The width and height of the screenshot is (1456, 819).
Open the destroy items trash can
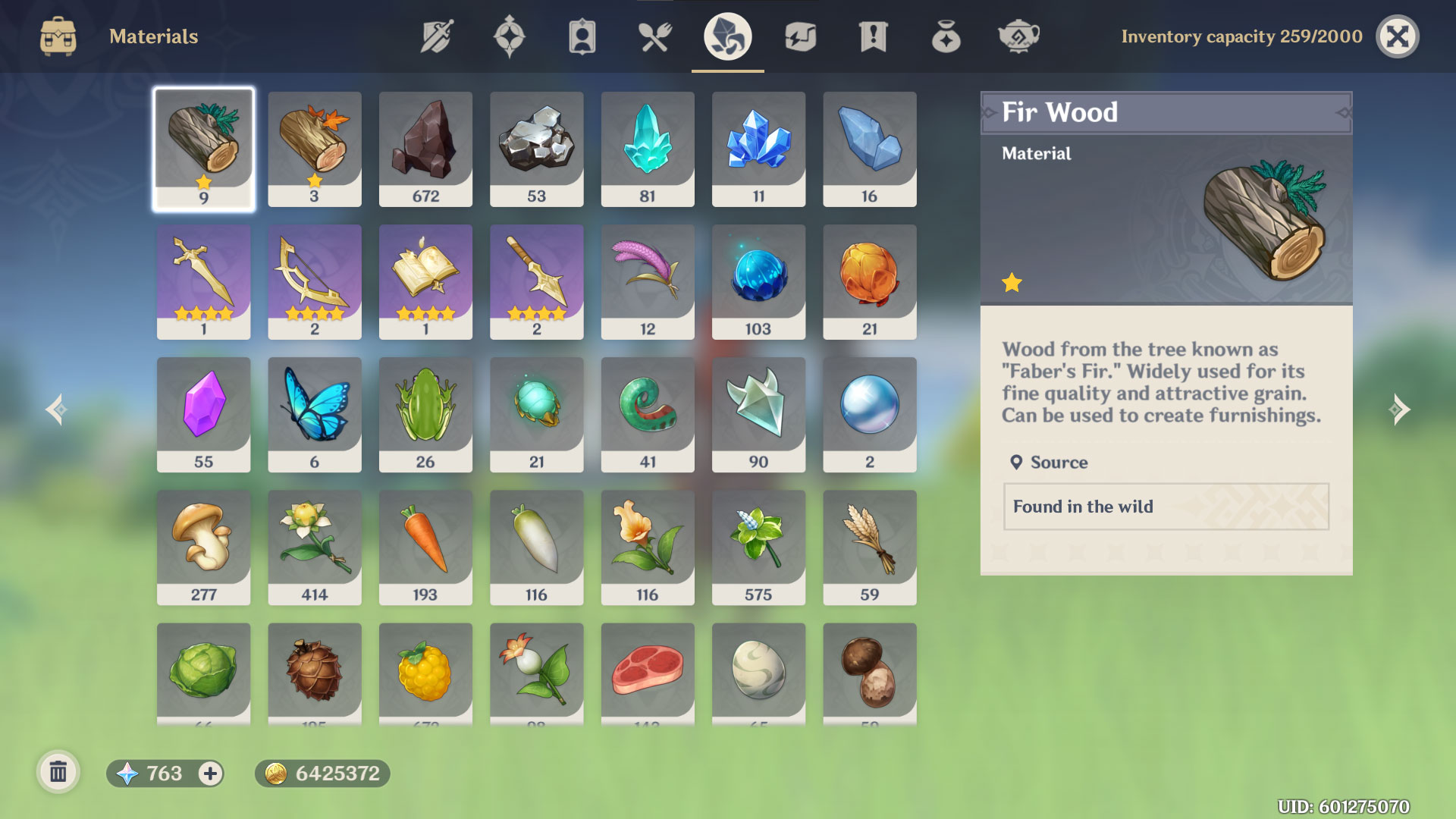pyautogui.click(x=58, y=773)
